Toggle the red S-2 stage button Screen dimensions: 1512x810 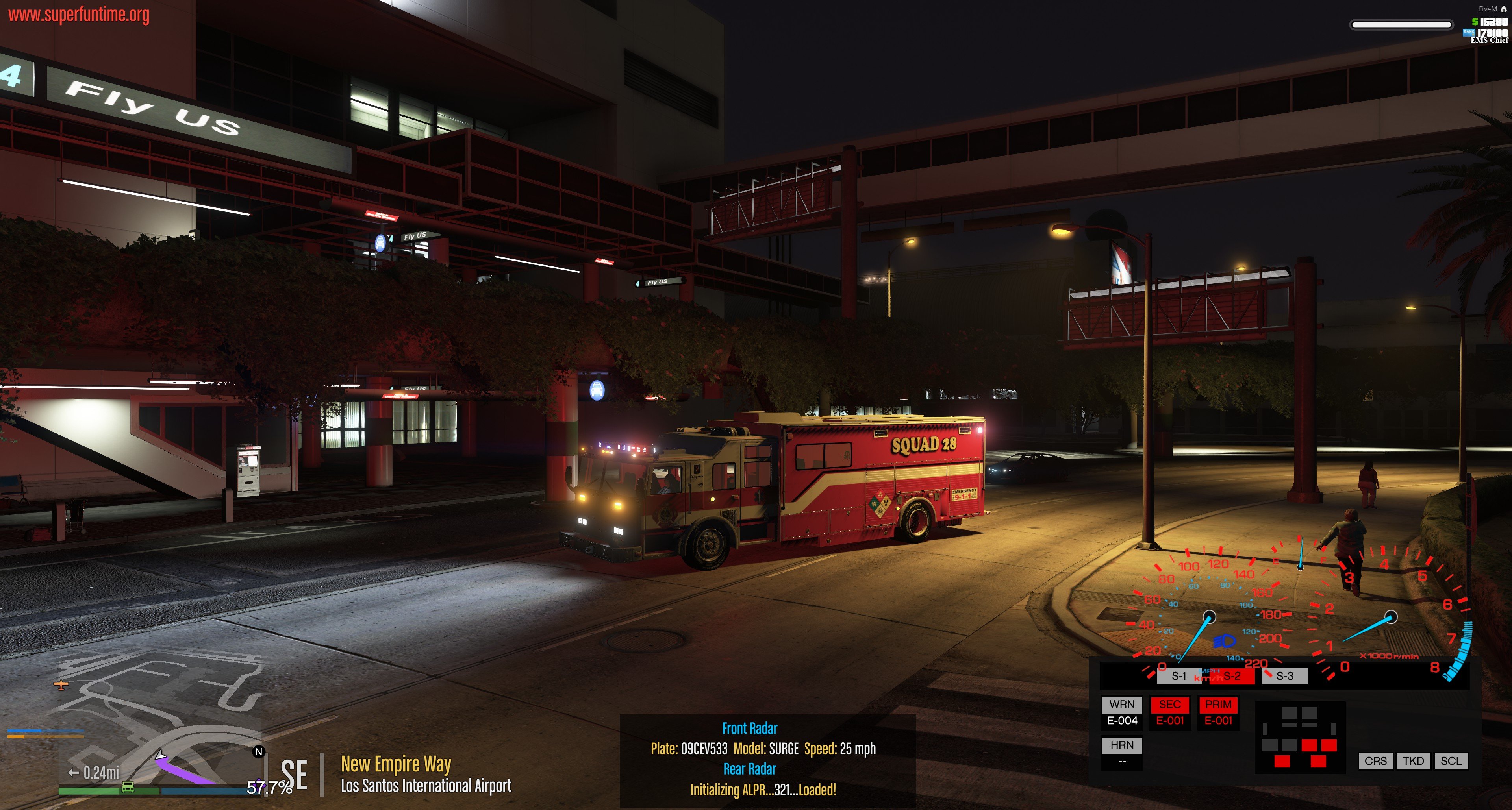(x=1232, y=676)
